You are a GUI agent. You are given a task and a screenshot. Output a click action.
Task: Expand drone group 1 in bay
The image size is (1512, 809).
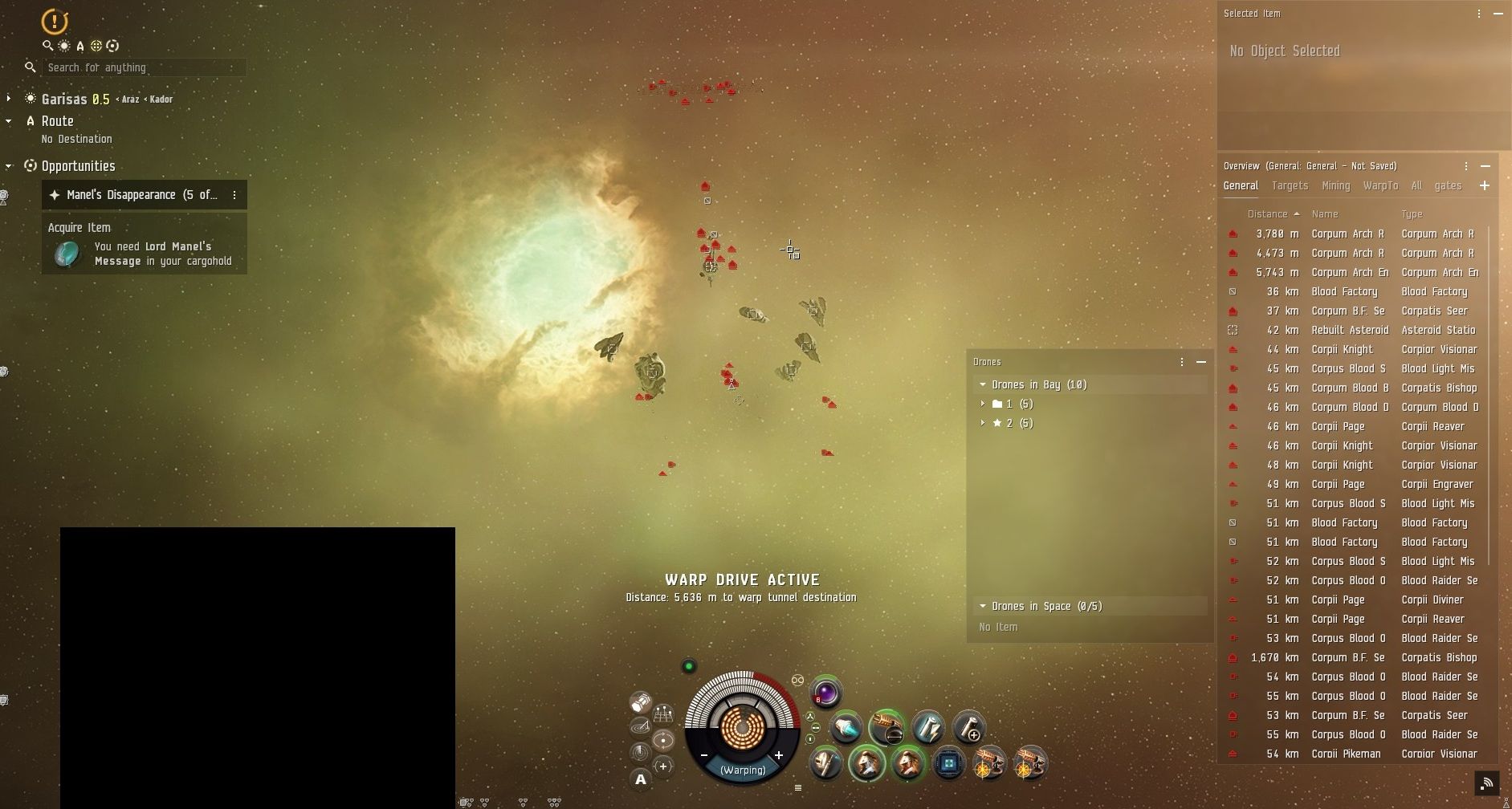(983, 404)
